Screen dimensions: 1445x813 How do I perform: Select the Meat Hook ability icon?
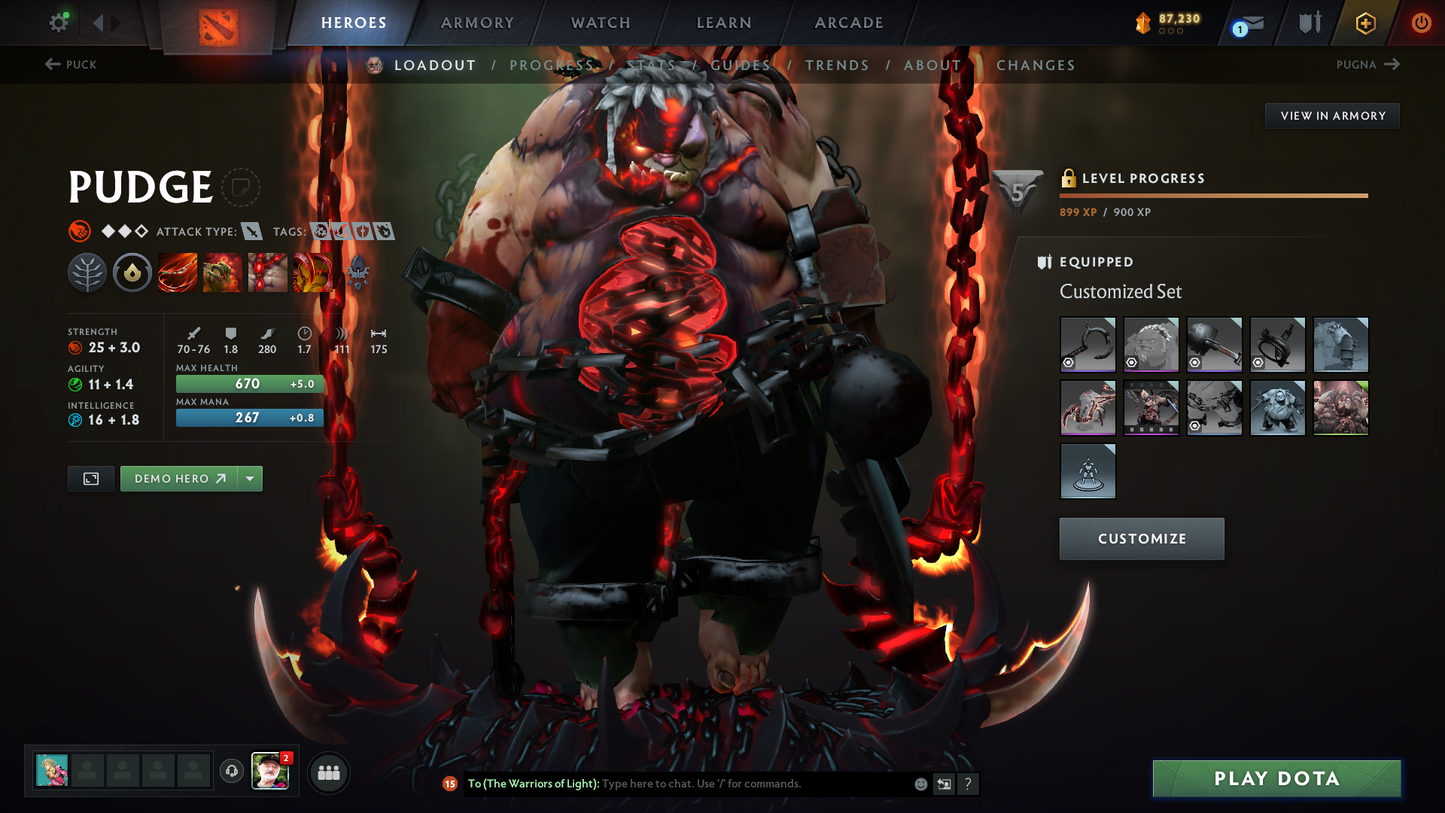pos(177,271)
